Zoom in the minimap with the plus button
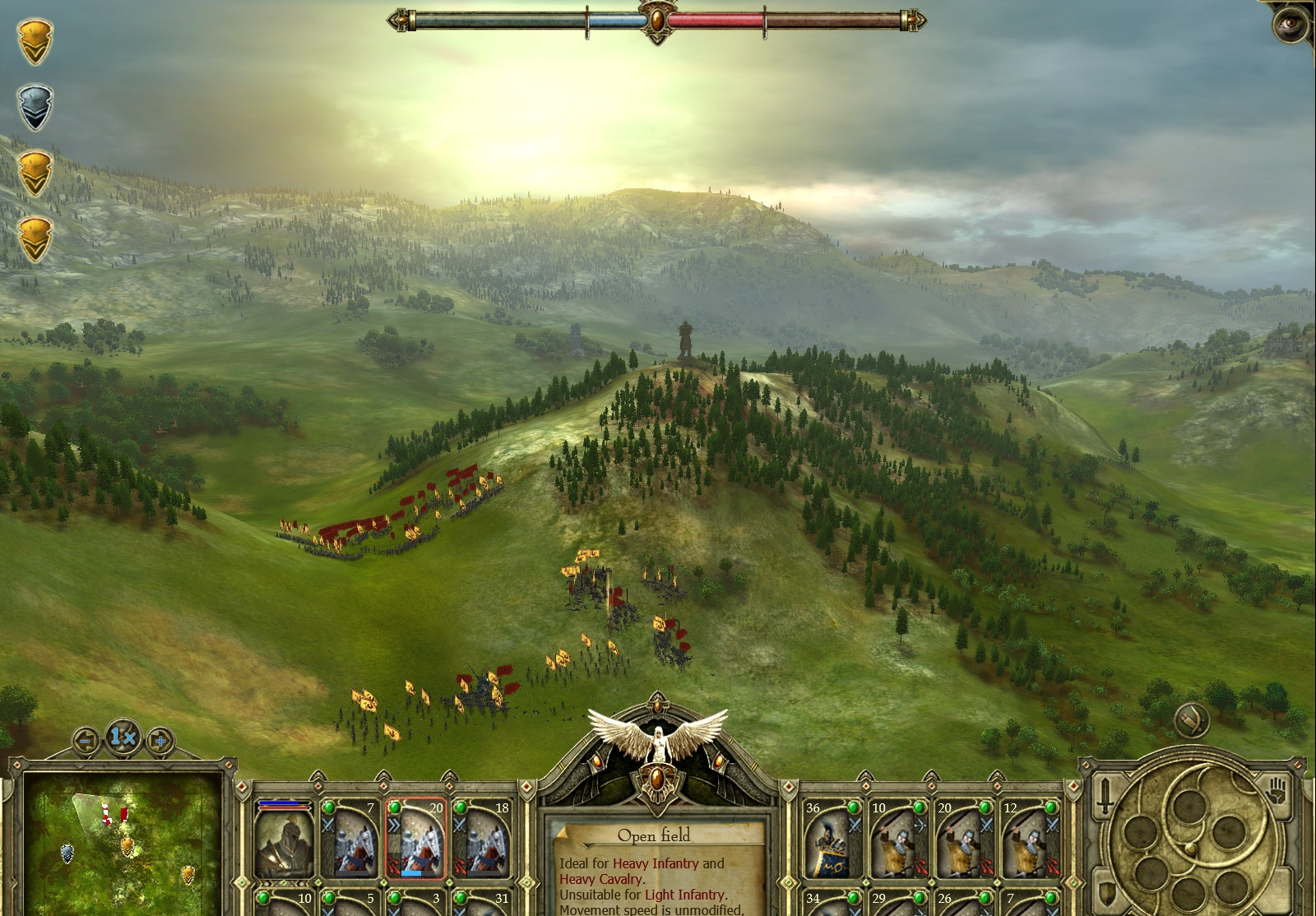The height and width of the screenshot is (916, 1316). click(160, 740)
